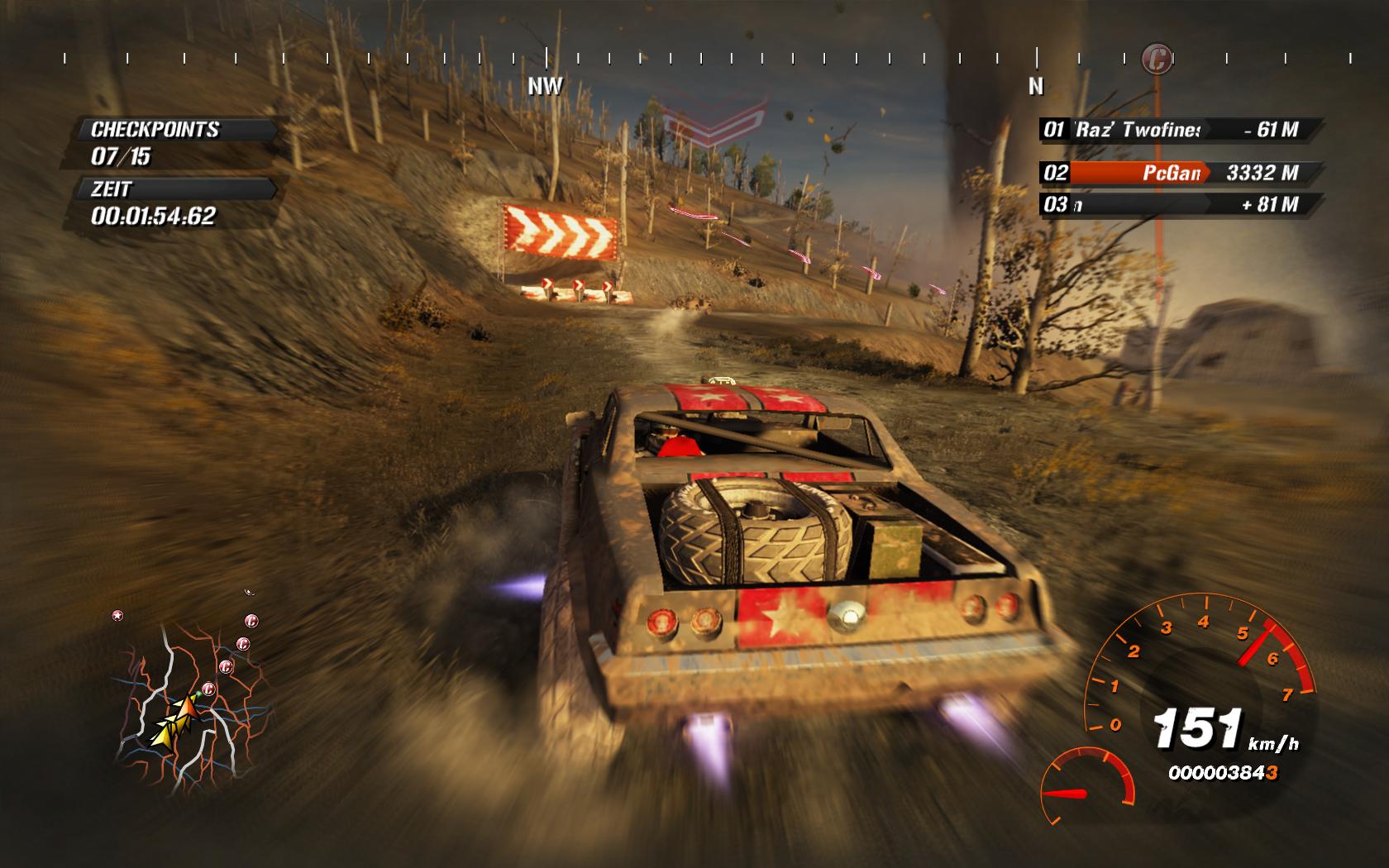The width and height of the screenshot is (1389, 868).
Task: Choose the highlighted PcGan leaderboard row
Action: point(1178,173)
